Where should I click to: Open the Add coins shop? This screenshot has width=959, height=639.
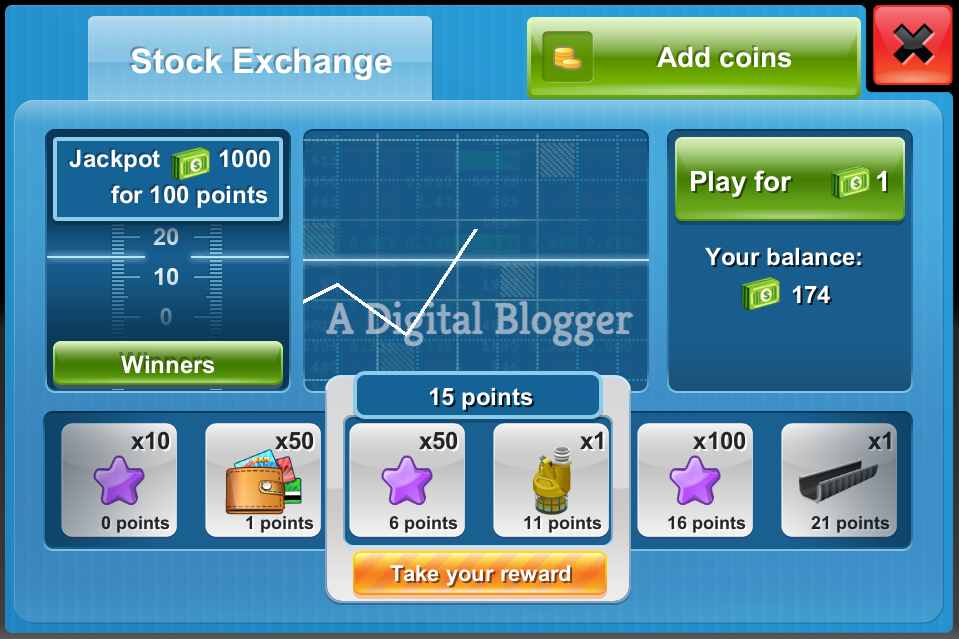pos(693,58)
